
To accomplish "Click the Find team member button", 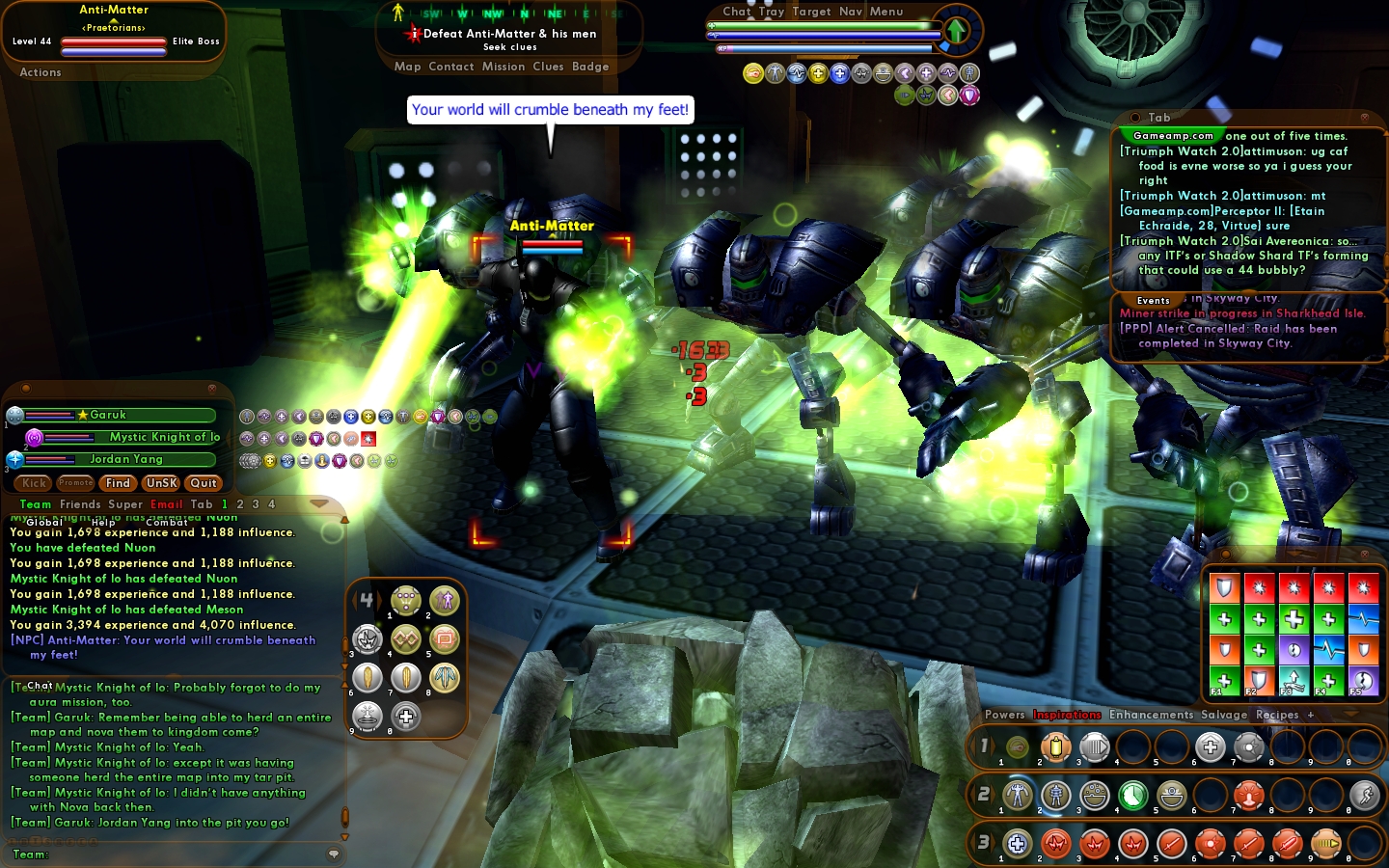I will [x=118, y=483].
